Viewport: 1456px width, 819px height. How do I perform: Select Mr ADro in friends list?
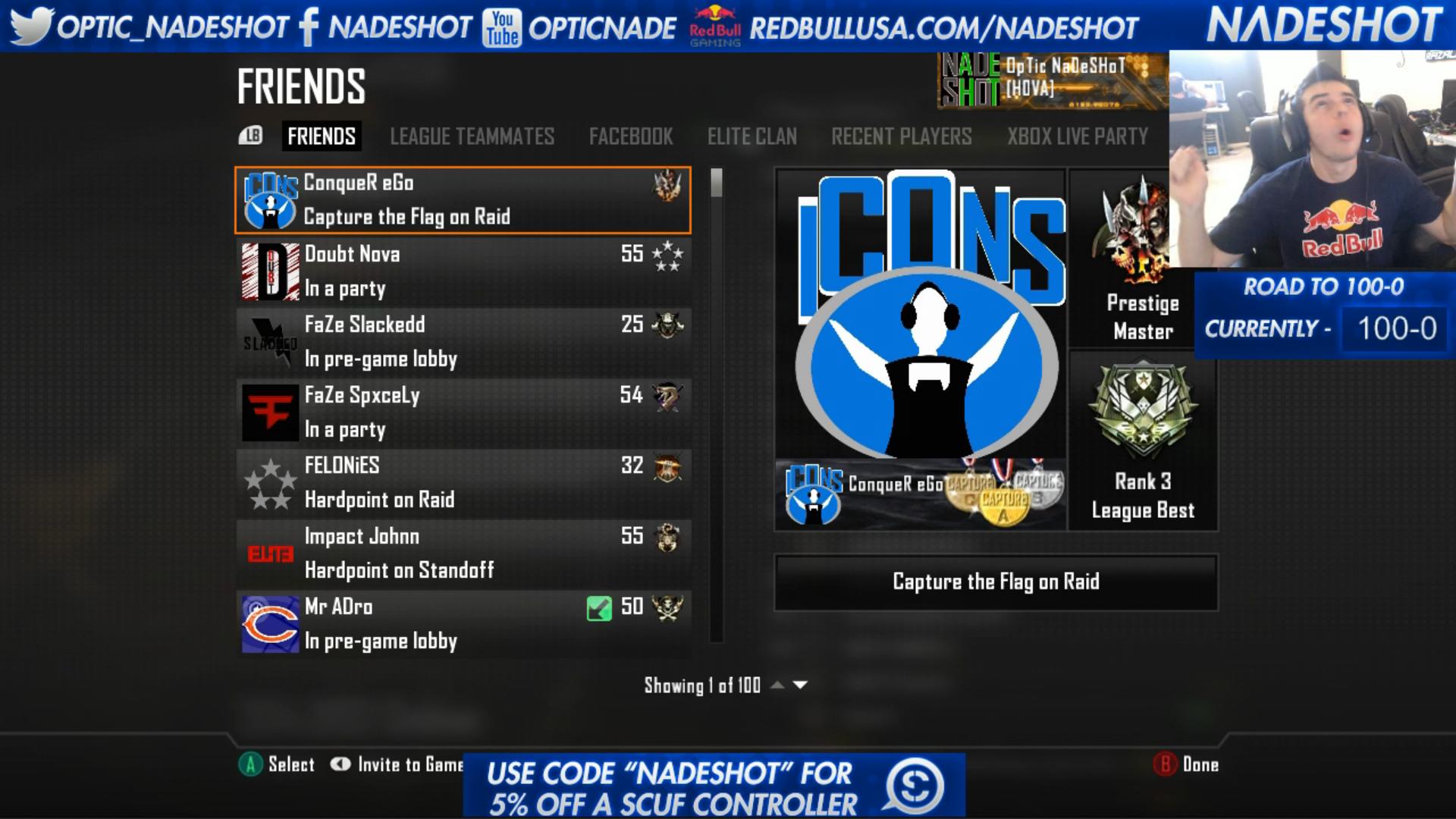(463, 623)
